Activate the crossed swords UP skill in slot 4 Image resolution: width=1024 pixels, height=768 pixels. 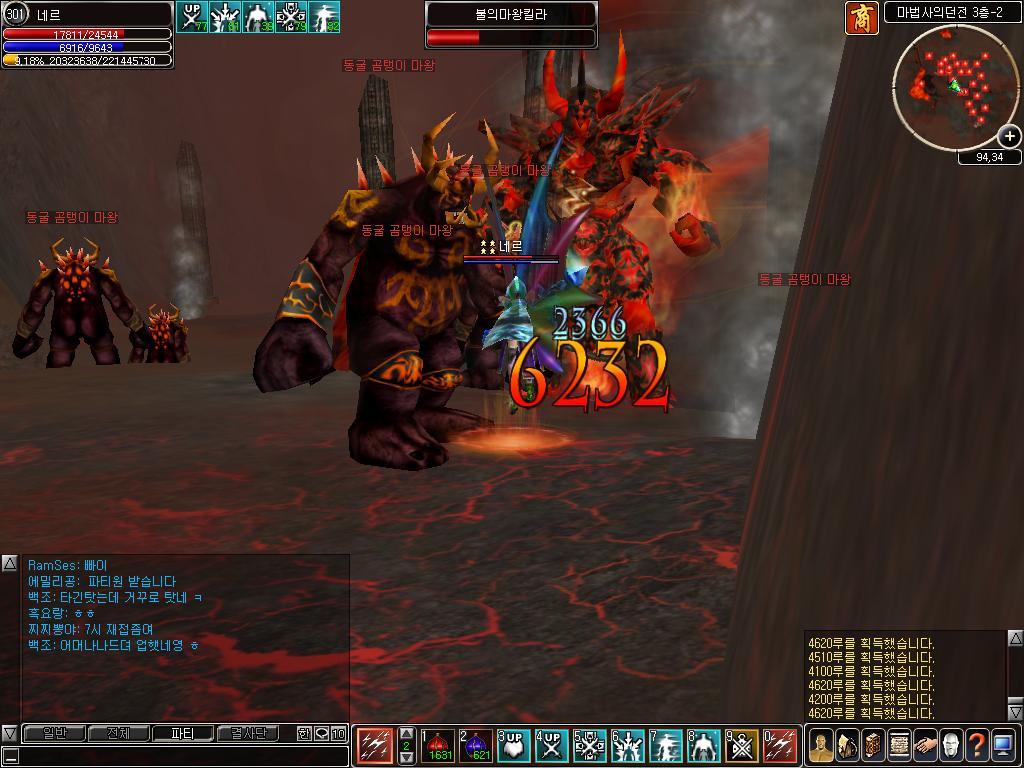click(551, 746)
